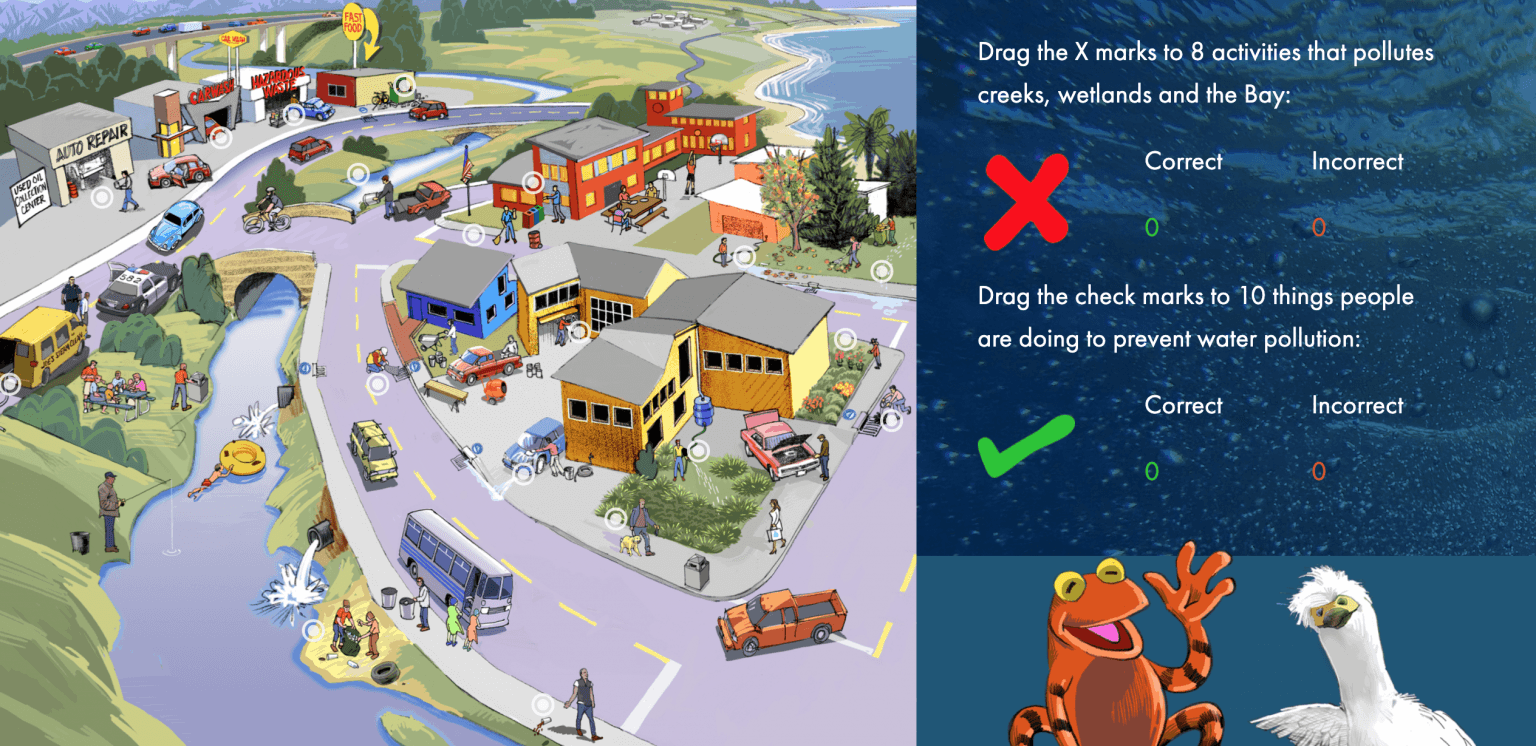Click the circle outside the Auto Repair garage
This screenshot has height=746, width=1536.
point(102,196)
